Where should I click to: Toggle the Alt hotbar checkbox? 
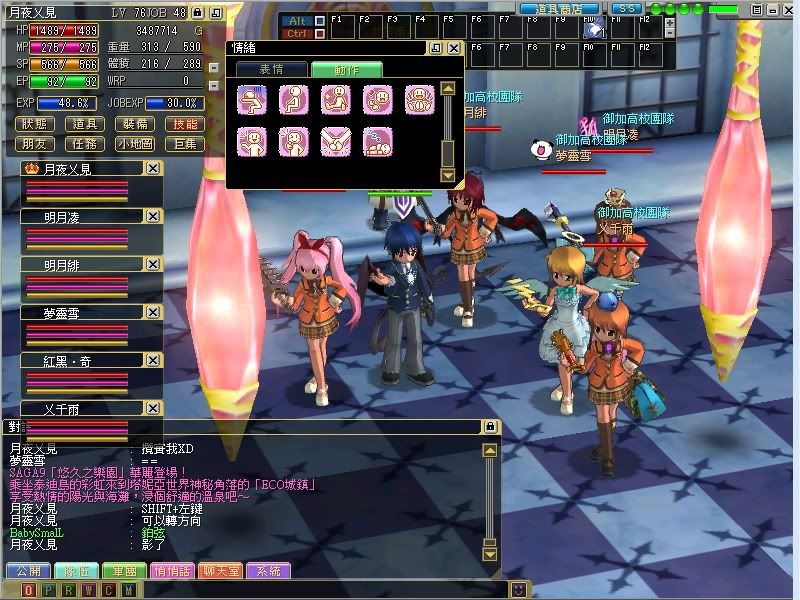click(319, 20)
